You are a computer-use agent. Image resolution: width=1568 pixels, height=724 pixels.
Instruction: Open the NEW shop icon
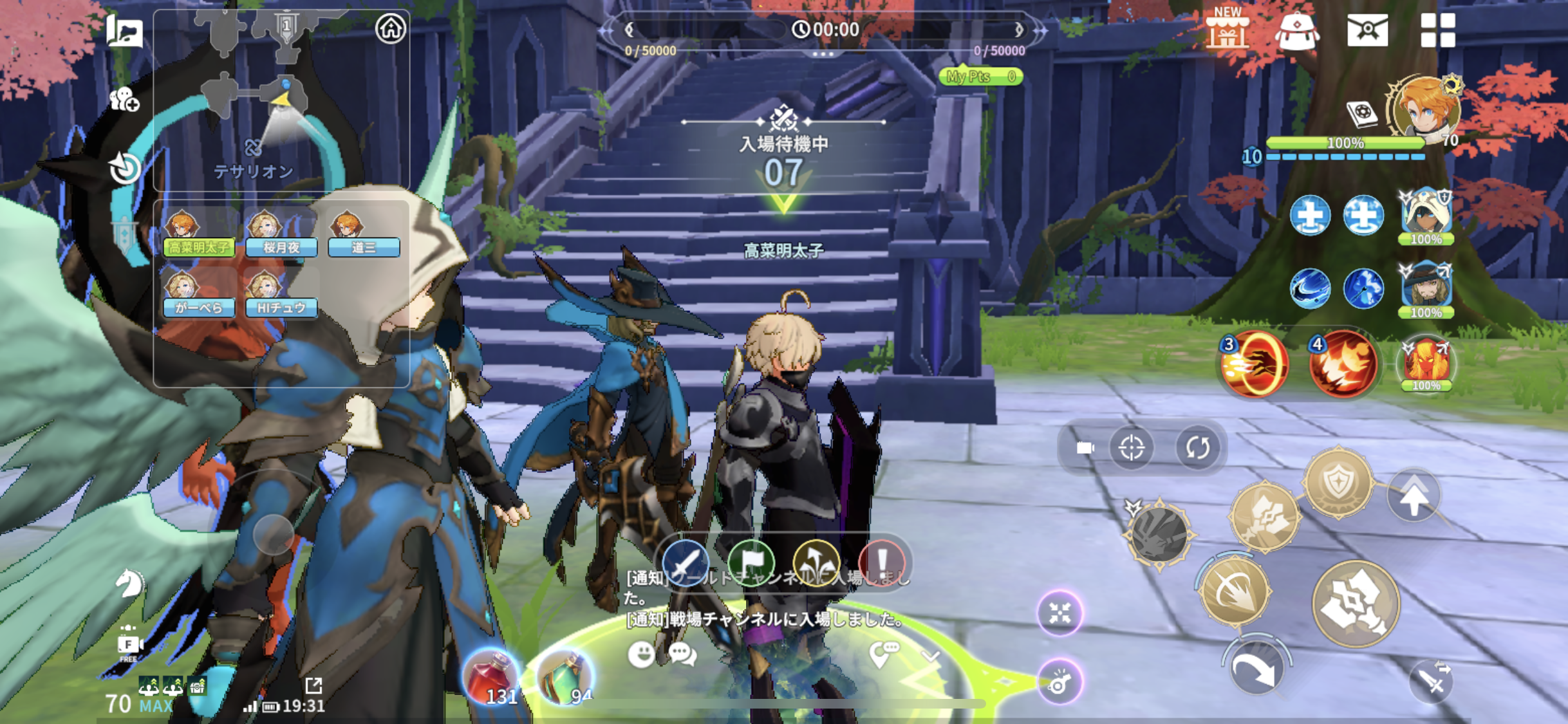1226,29
